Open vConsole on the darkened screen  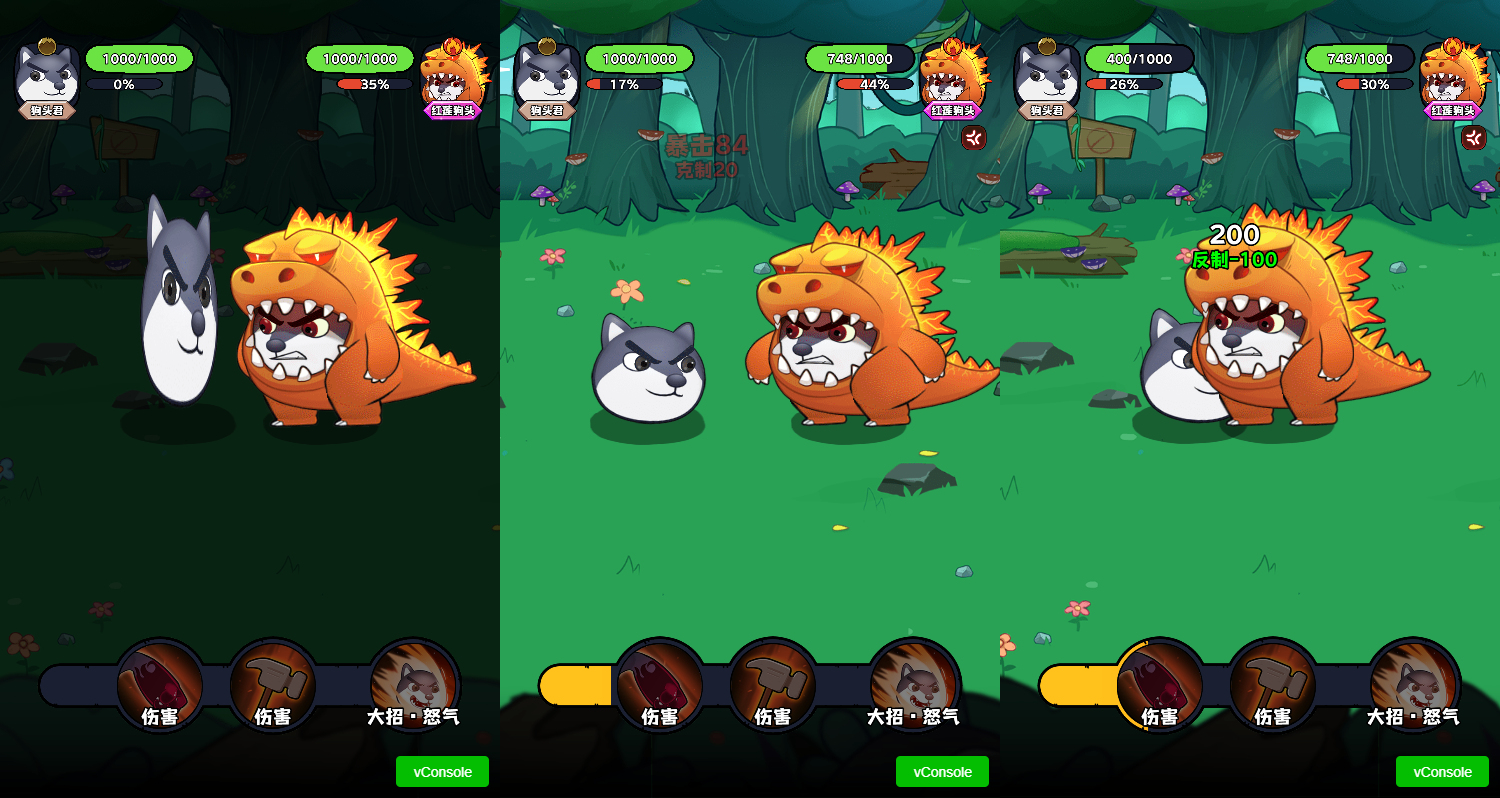442,772
